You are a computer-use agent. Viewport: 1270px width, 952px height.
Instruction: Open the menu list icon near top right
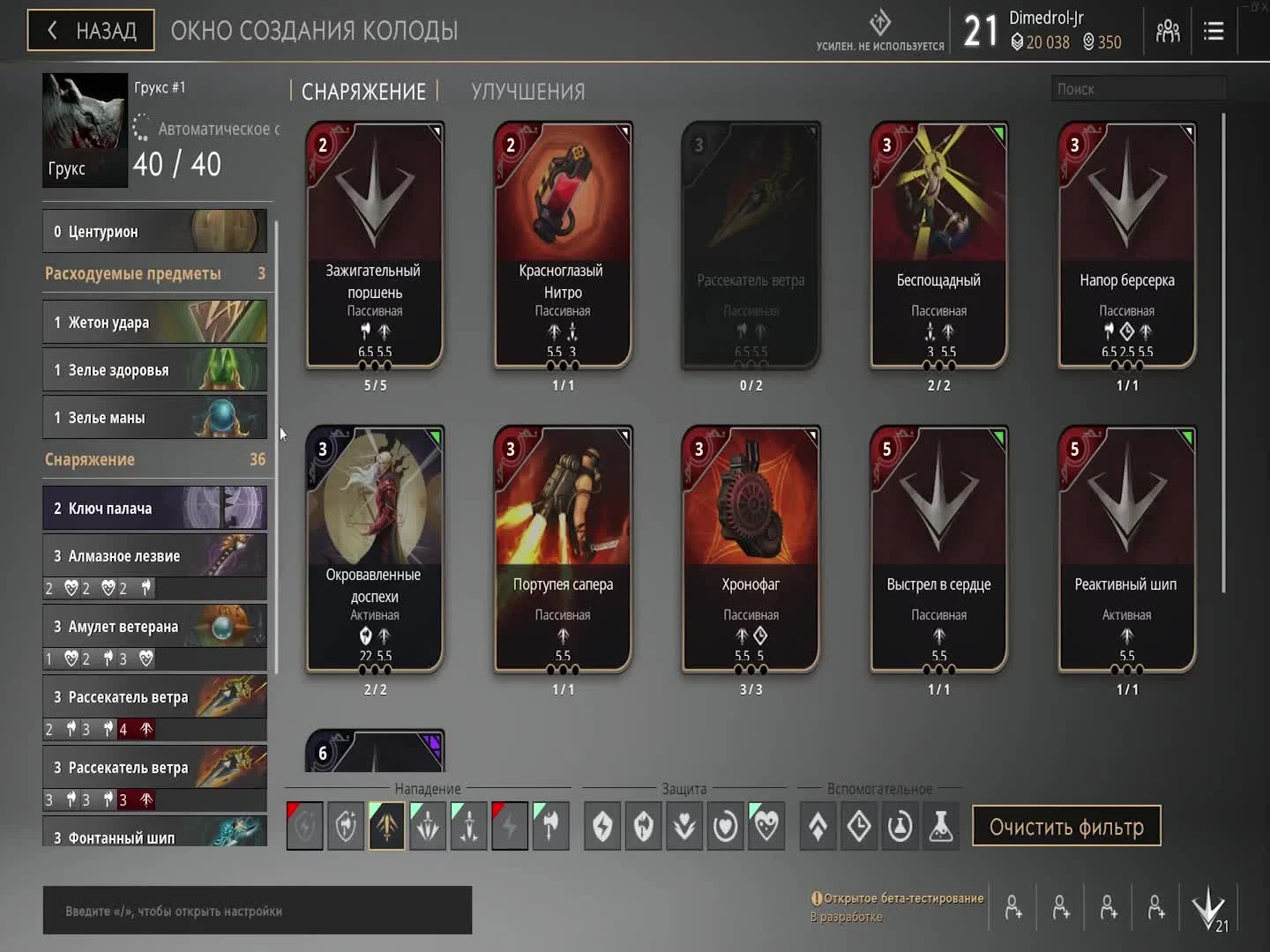point(1214,30)
